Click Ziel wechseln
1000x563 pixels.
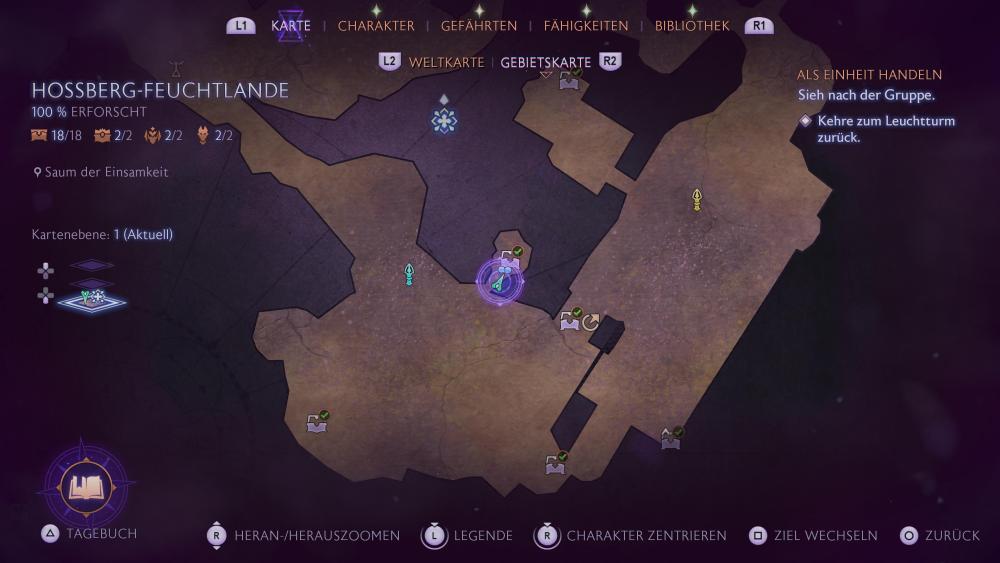[829, 536]
